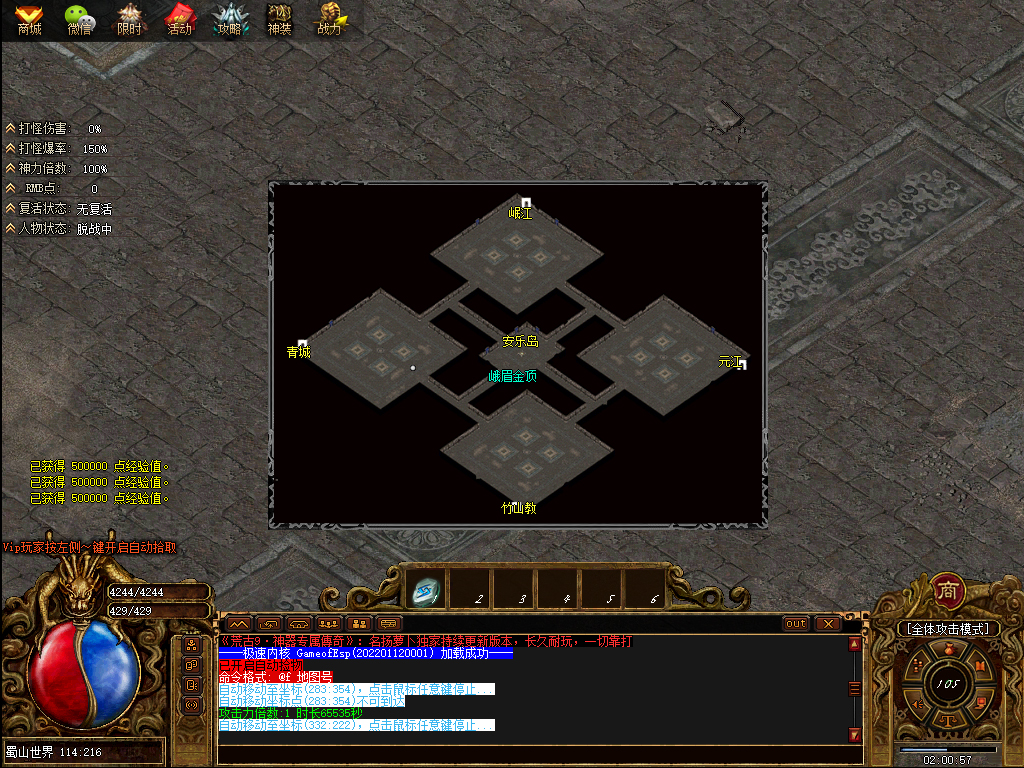Click the round red 商 button
The height and width of the screenshot is (768, 1024).
948,591
